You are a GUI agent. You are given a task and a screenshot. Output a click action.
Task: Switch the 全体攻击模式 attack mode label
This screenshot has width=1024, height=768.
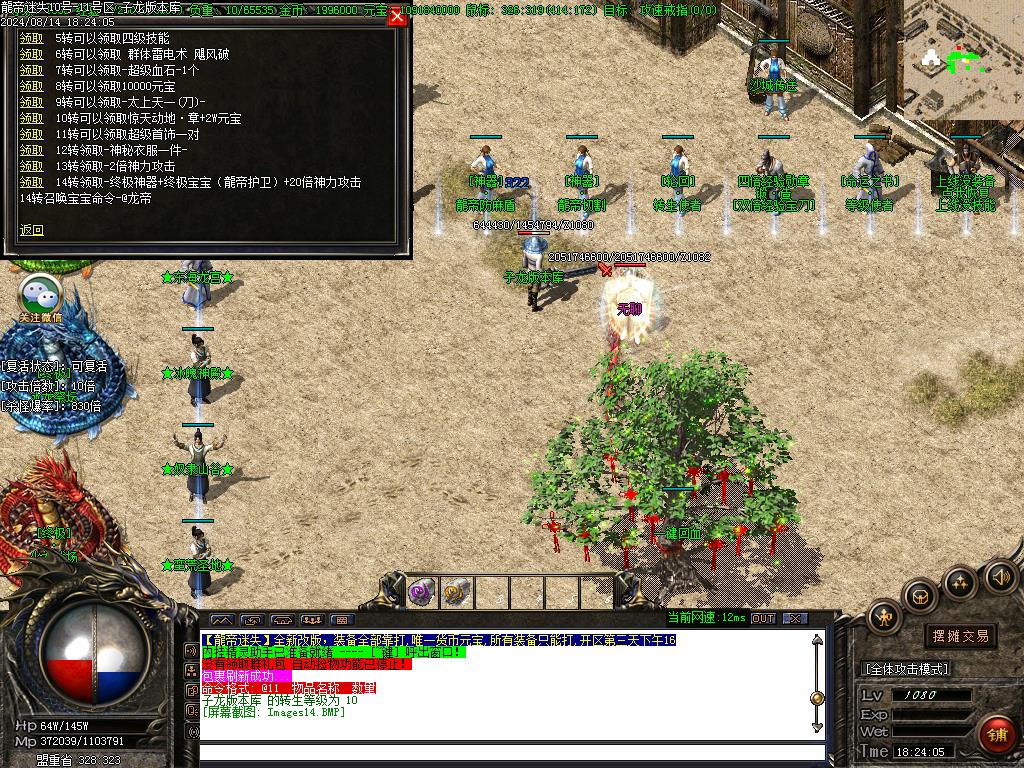(x=906, y=669)
